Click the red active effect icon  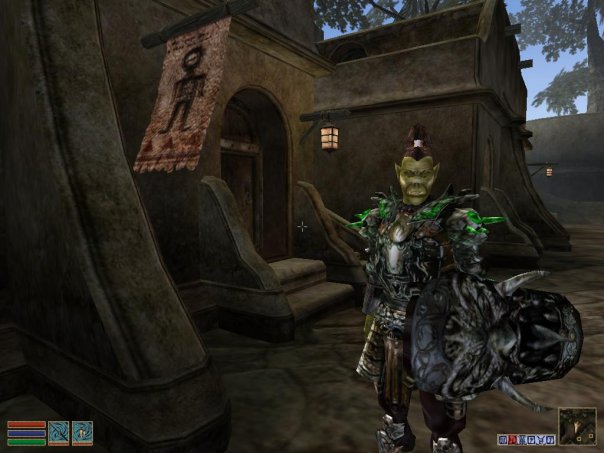pyautogui.click(x=512, y=439)
